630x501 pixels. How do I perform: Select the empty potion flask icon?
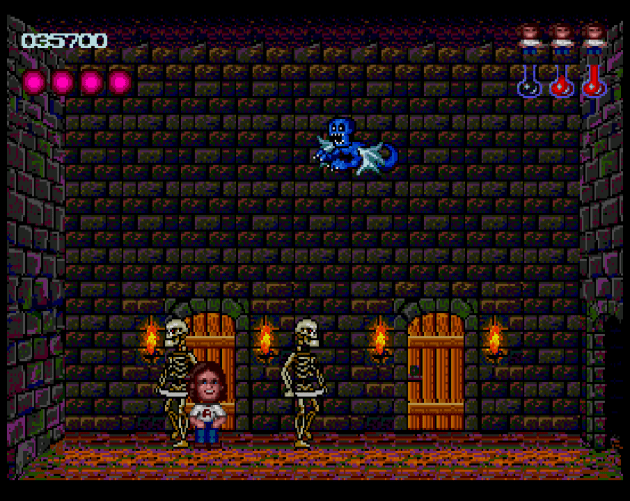pyautogui.click(x=529, y=82)
